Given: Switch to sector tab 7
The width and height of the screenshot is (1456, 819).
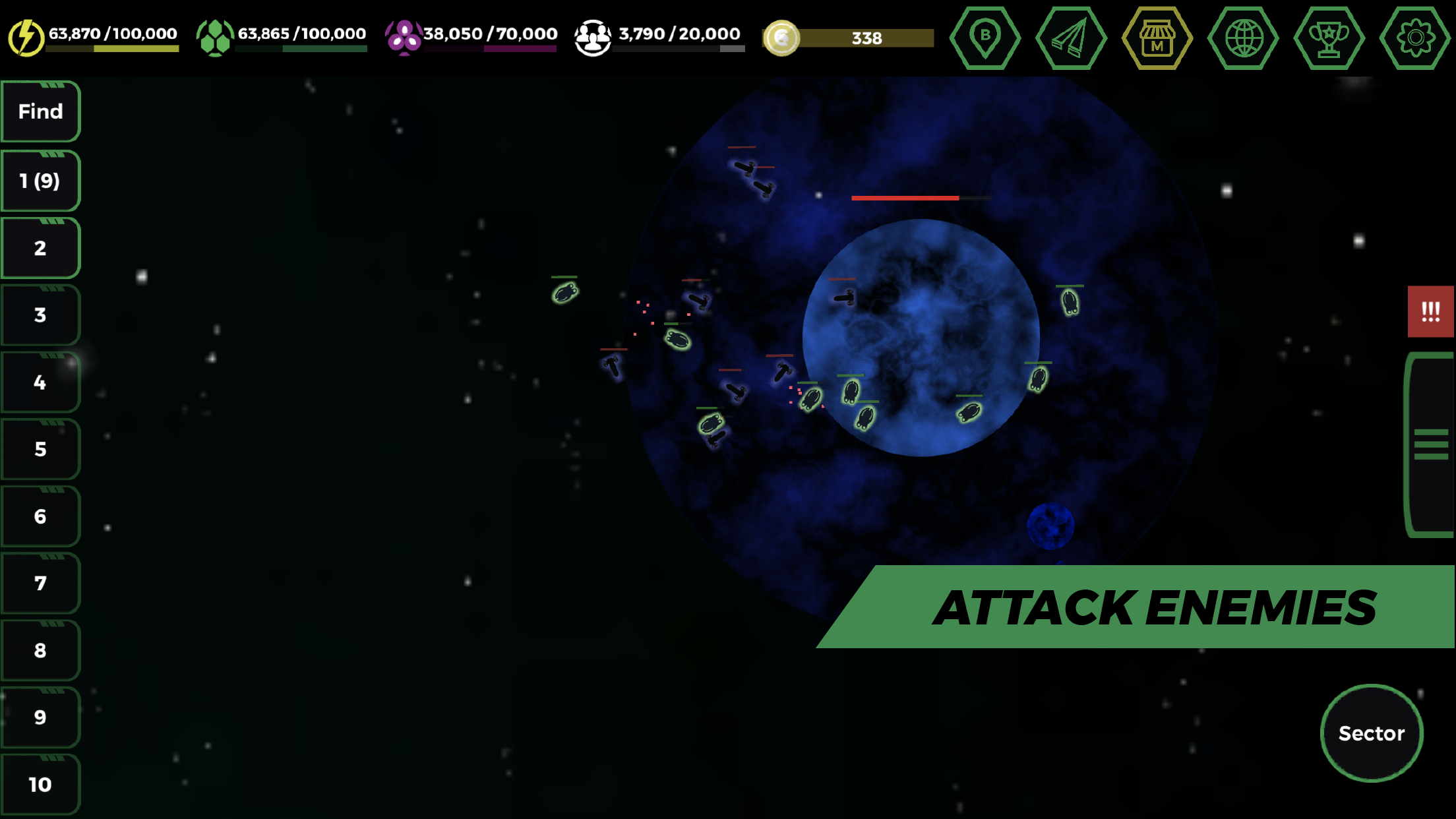Looking at the screenshot, I should tap(40, 583).
